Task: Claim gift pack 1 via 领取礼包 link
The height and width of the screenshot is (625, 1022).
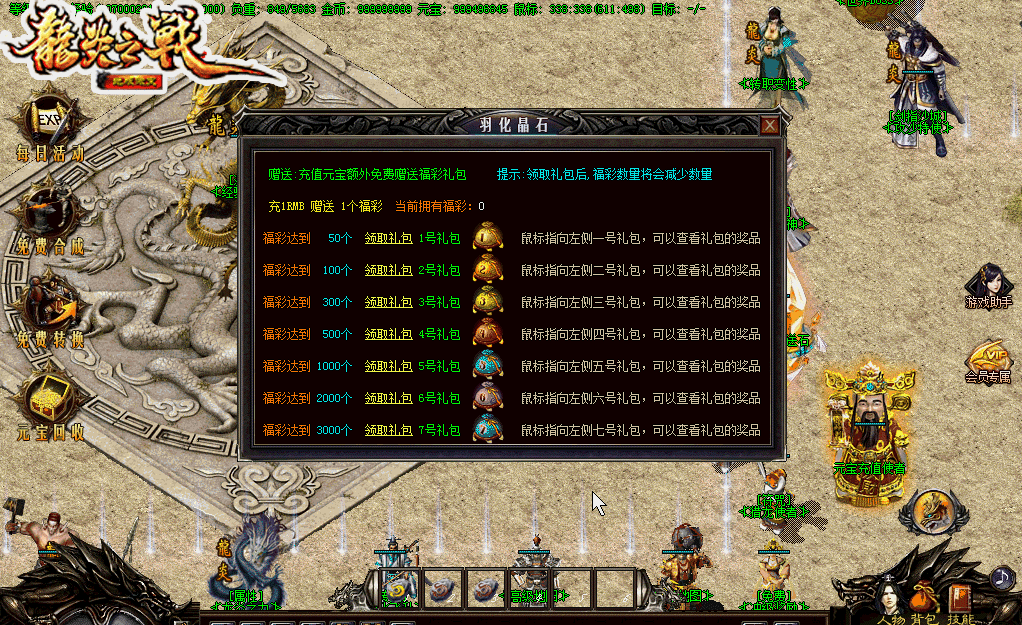Action: 388,239
